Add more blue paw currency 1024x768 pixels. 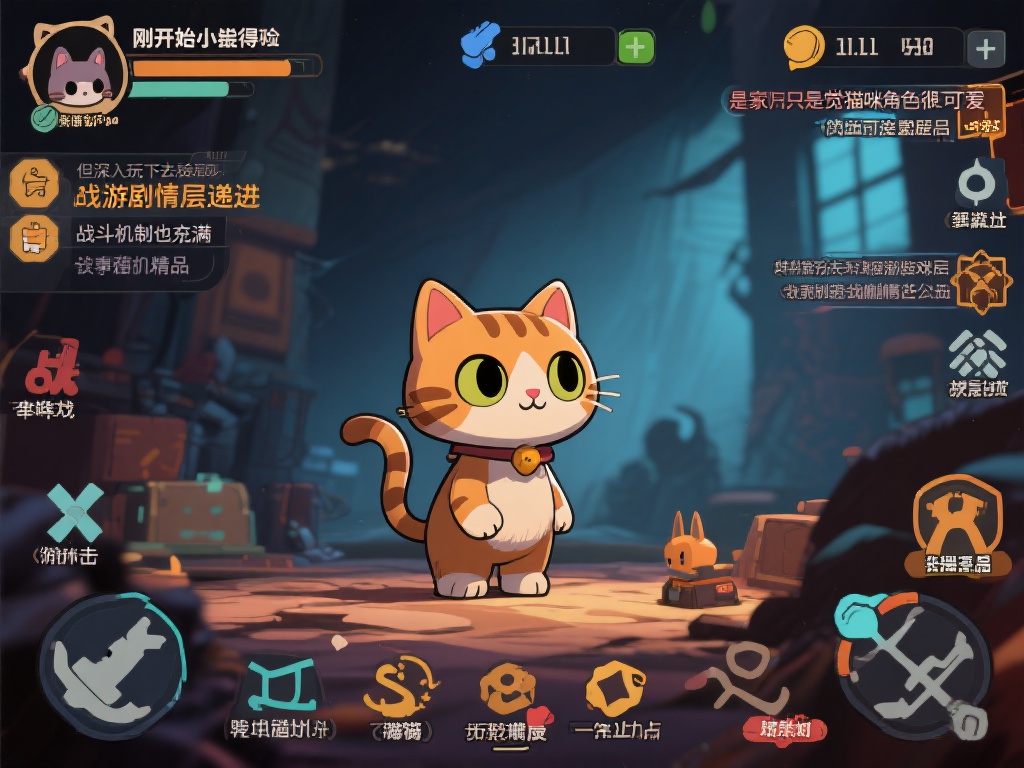635,47
